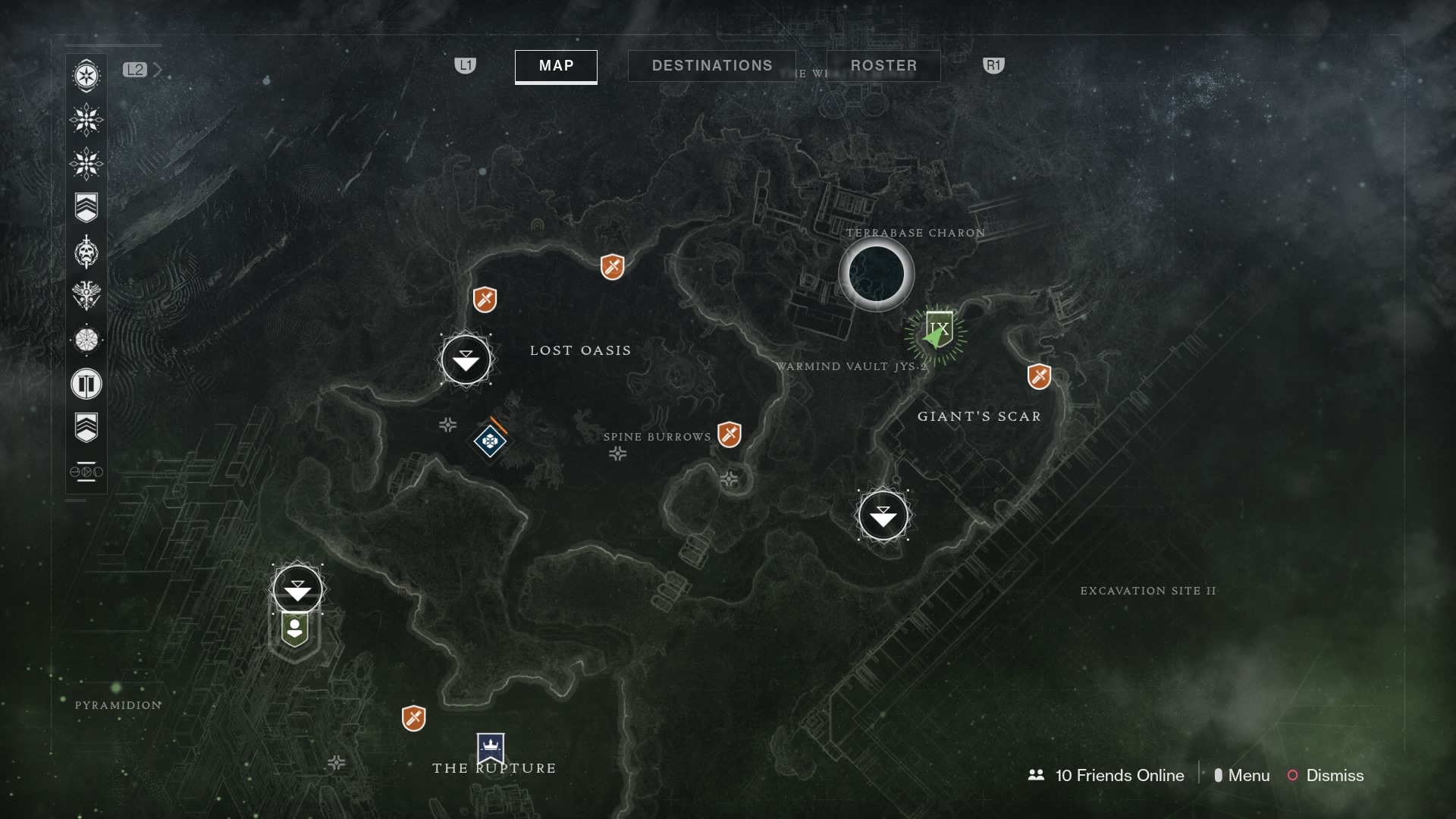
Task: Select the blue adventure marker in Lost Oasis
Action: coord(490,441)
